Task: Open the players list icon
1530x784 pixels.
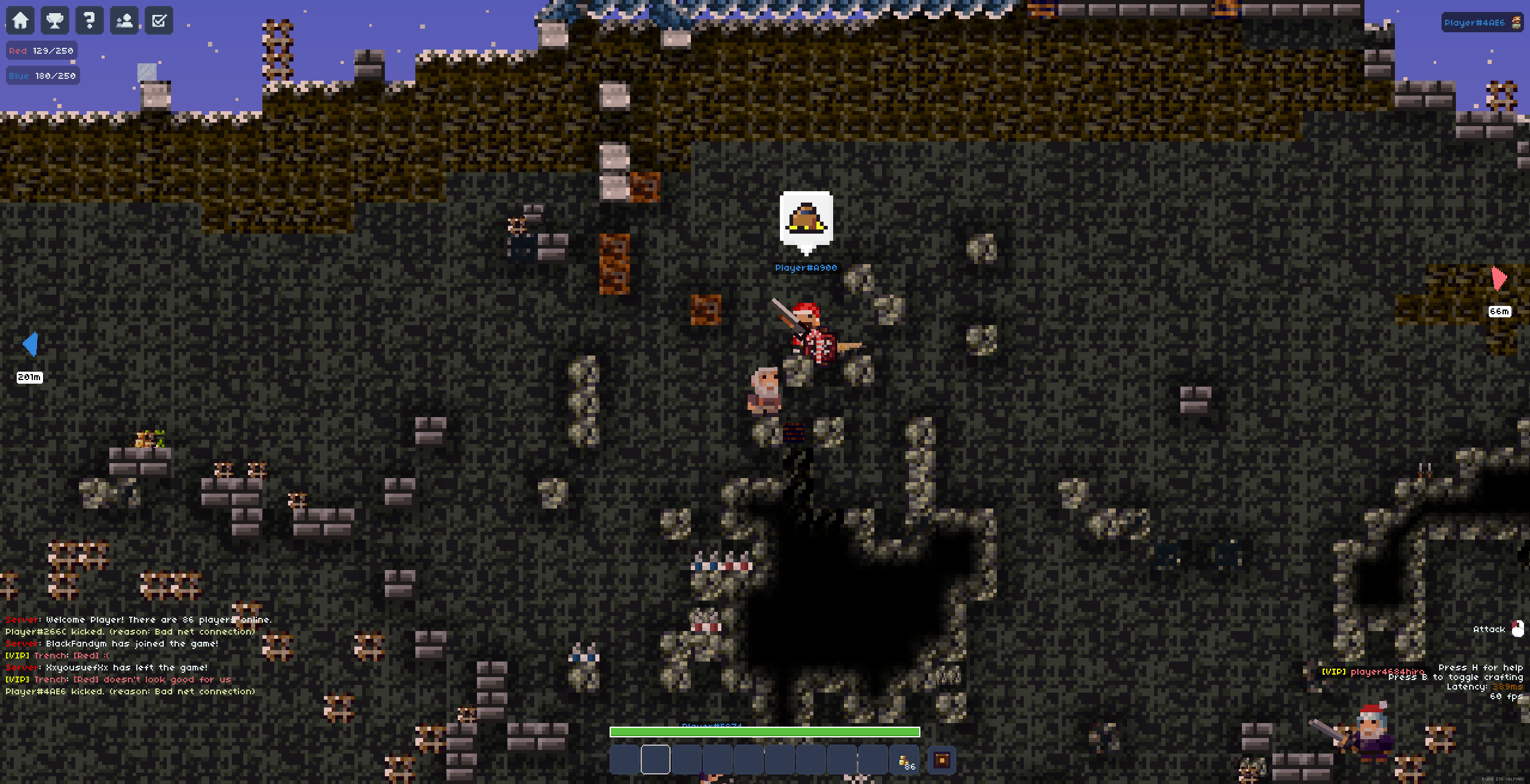Action: [124, 20]
